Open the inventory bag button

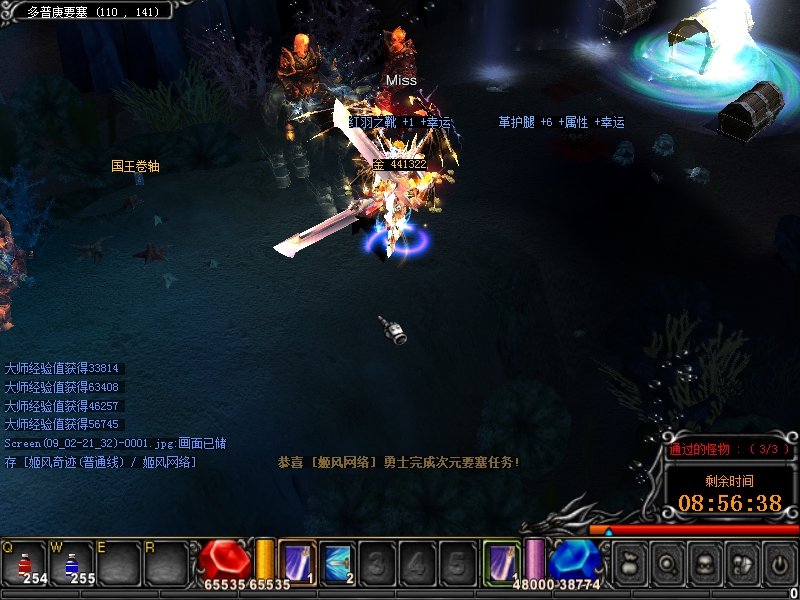click(630, 564)
